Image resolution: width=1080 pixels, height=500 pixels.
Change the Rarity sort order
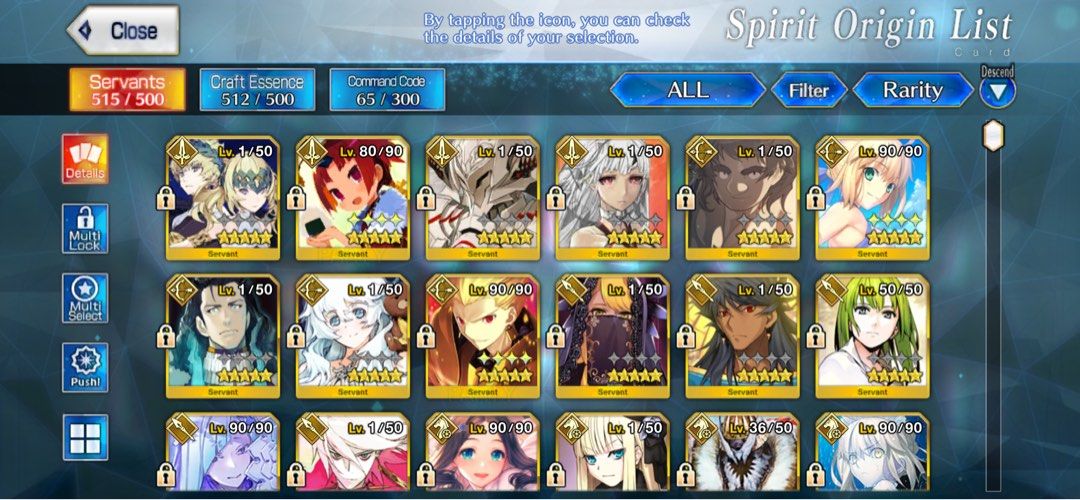912,90
